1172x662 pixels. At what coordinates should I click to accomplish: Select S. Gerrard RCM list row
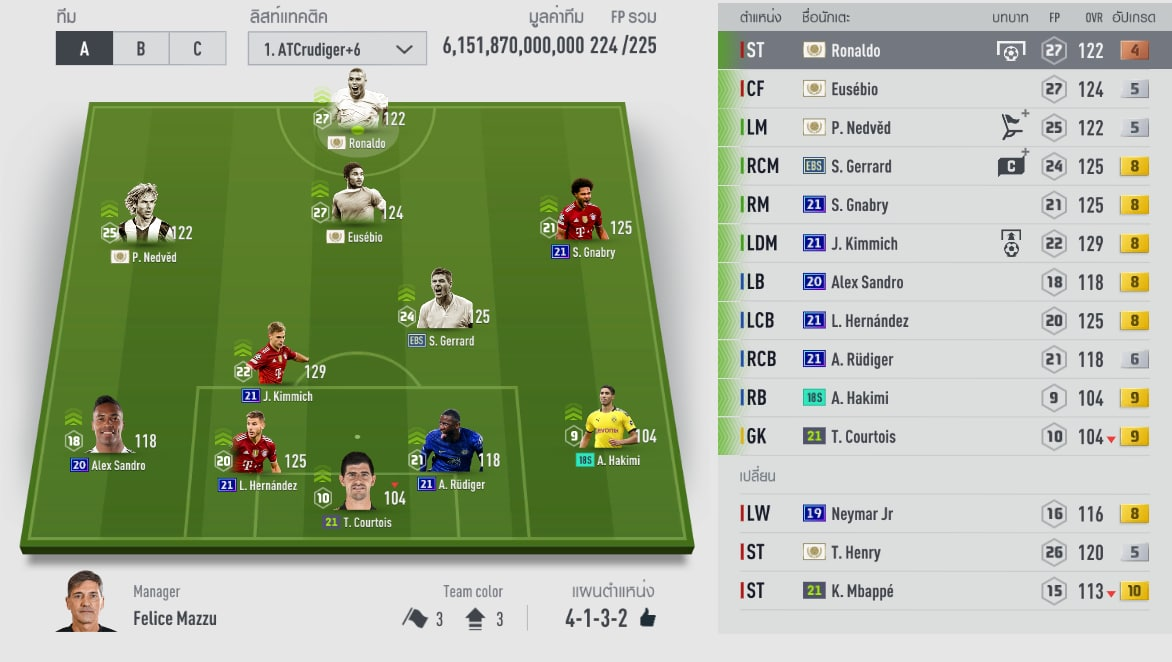[940, 166]
